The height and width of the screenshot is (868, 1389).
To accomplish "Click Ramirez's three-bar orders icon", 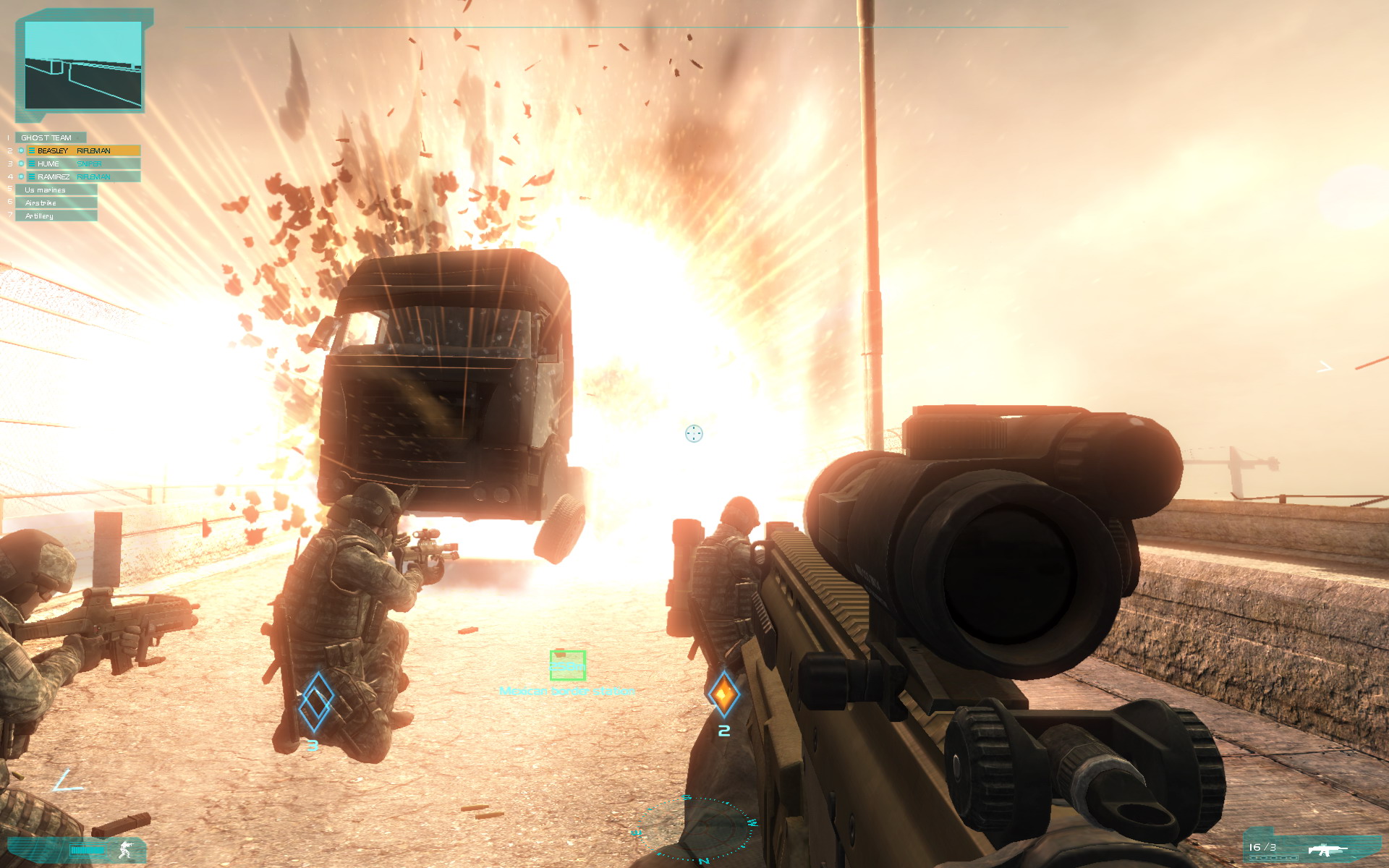I will point(33,176).
